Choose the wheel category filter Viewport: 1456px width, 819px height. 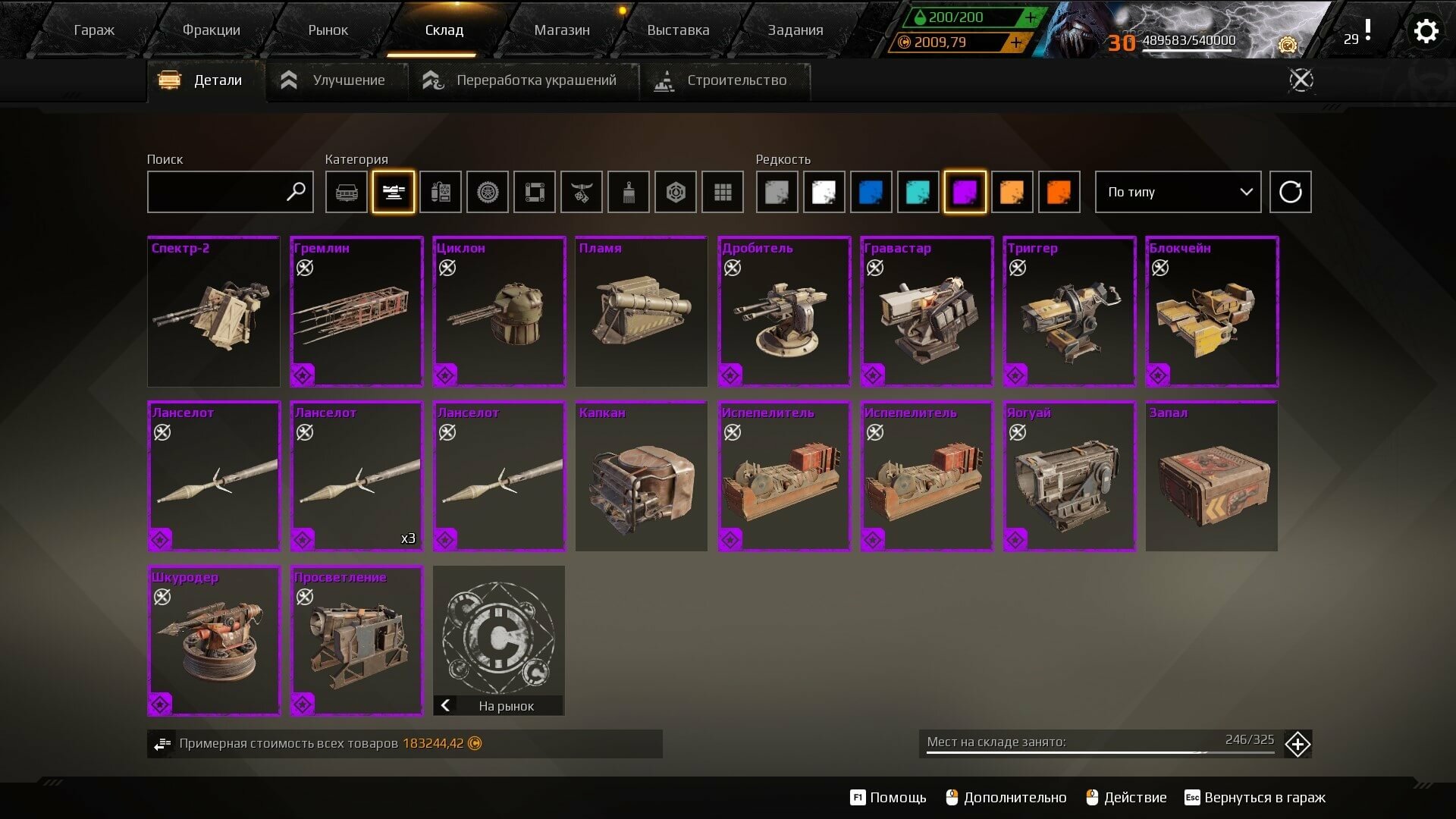click(488, 192)
